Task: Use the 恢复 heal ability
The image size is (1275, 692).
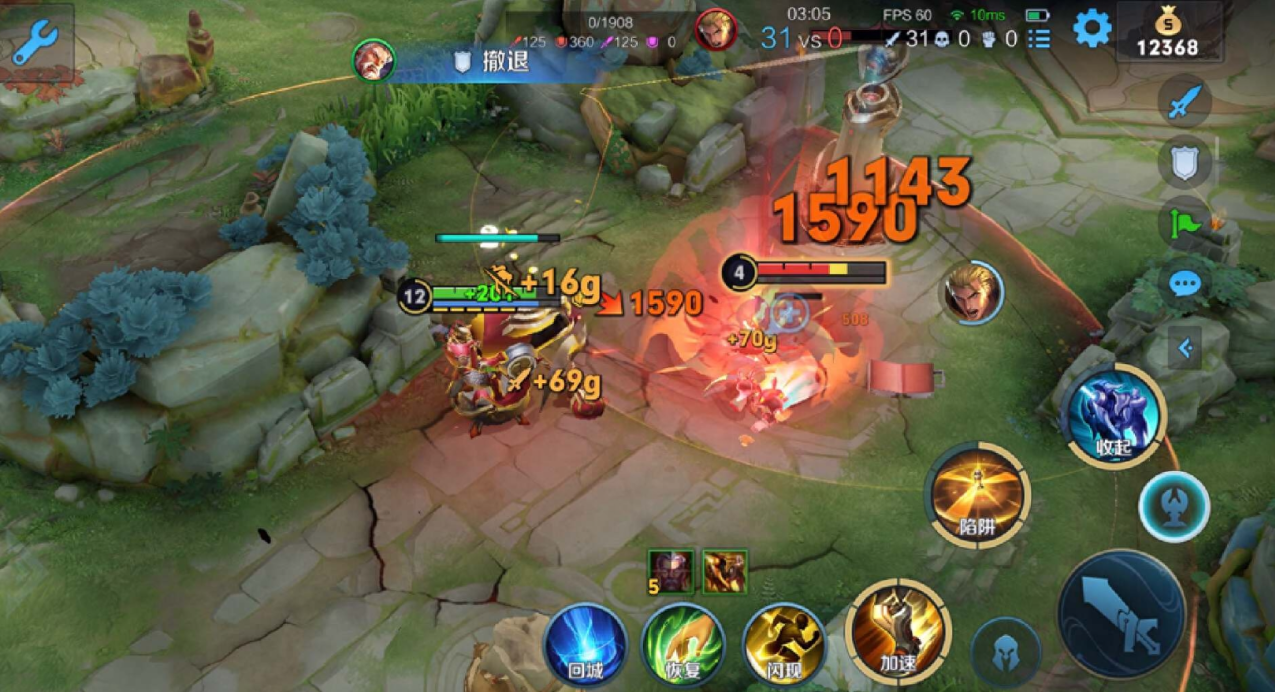Action: (x=682, y=643)
